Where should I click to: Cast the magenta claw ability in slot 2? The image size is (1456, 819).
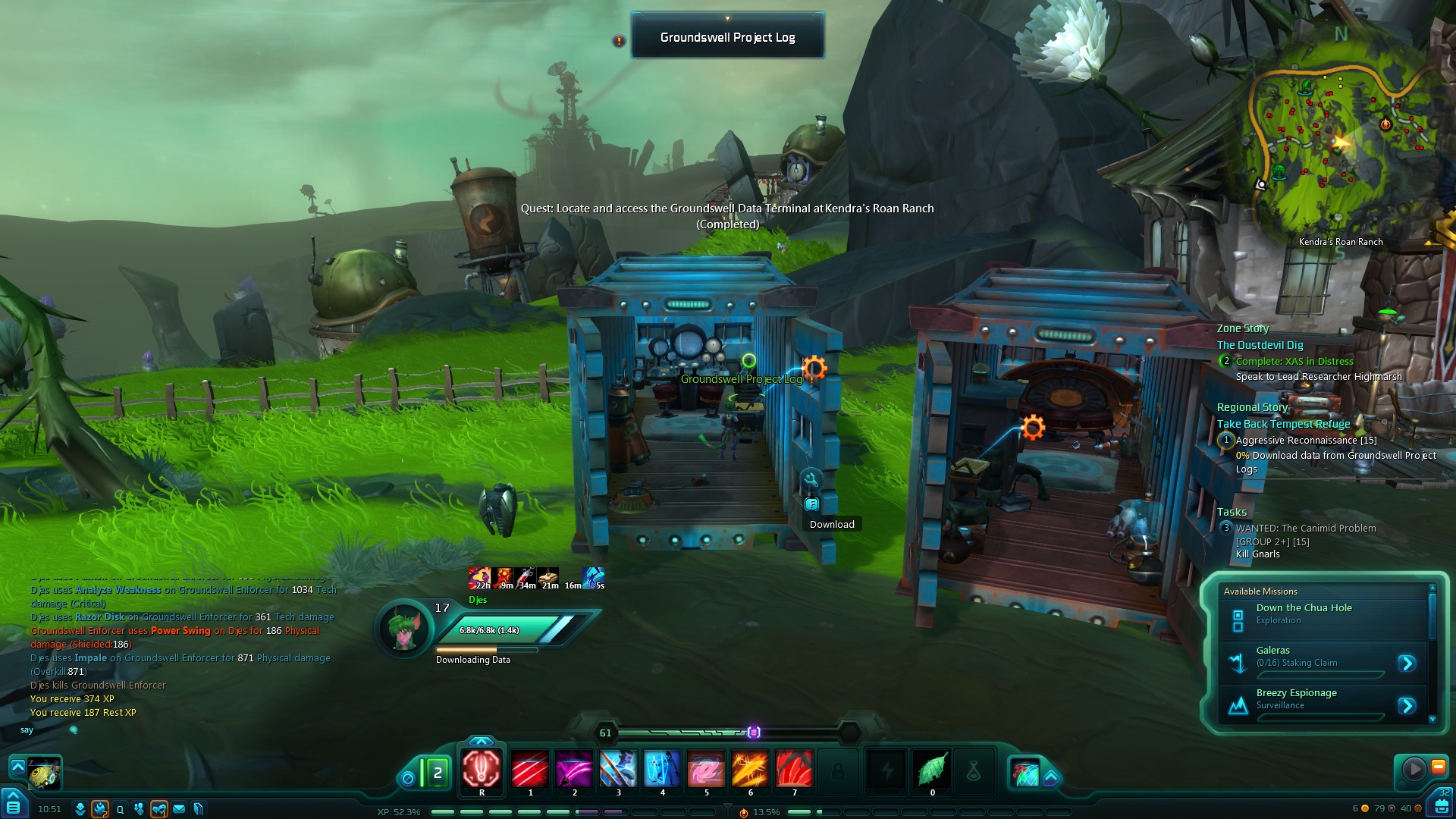[x=574, y=769]
